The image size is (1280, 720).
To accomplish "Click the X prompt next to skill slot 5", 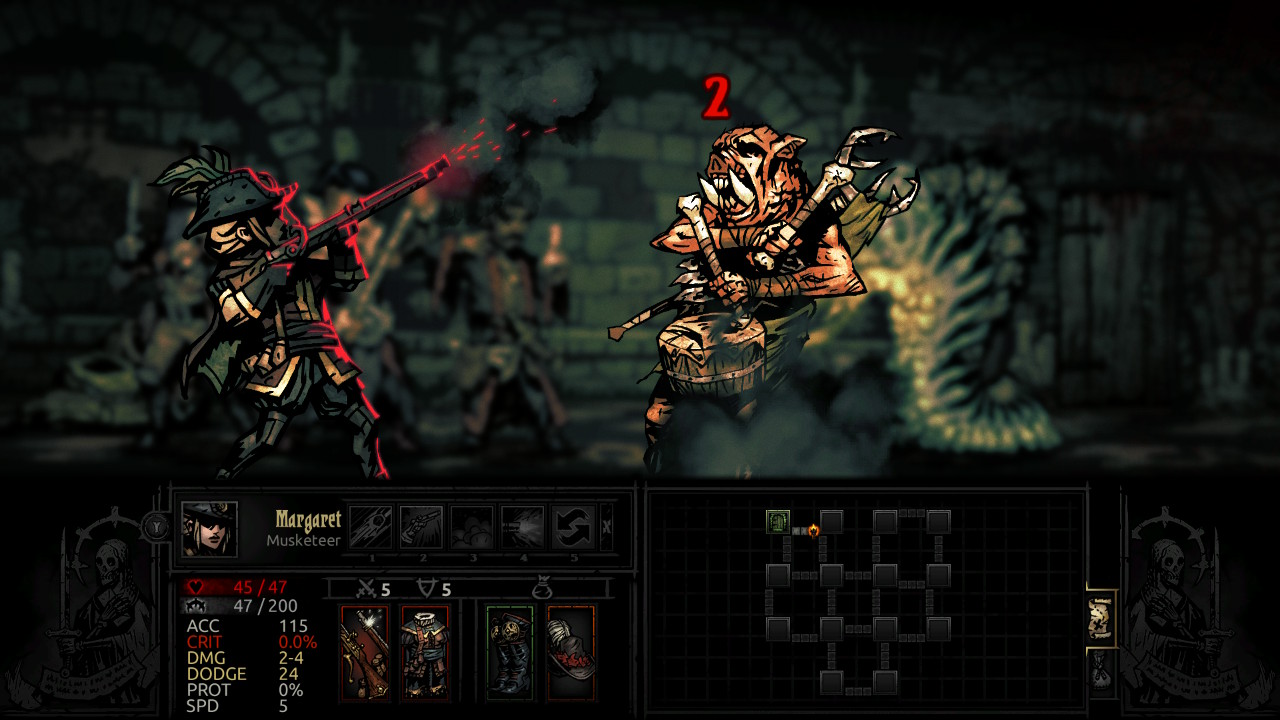I will [x=607, y=527].
